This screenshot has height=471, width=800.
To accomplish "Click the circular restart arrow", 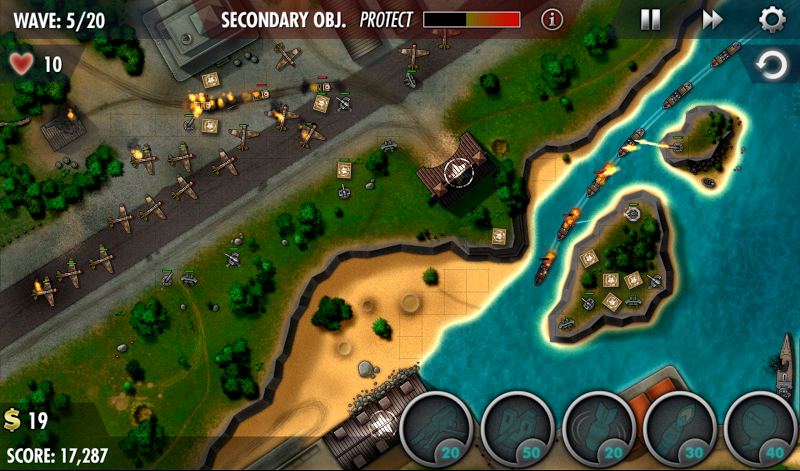I will 771,67.
